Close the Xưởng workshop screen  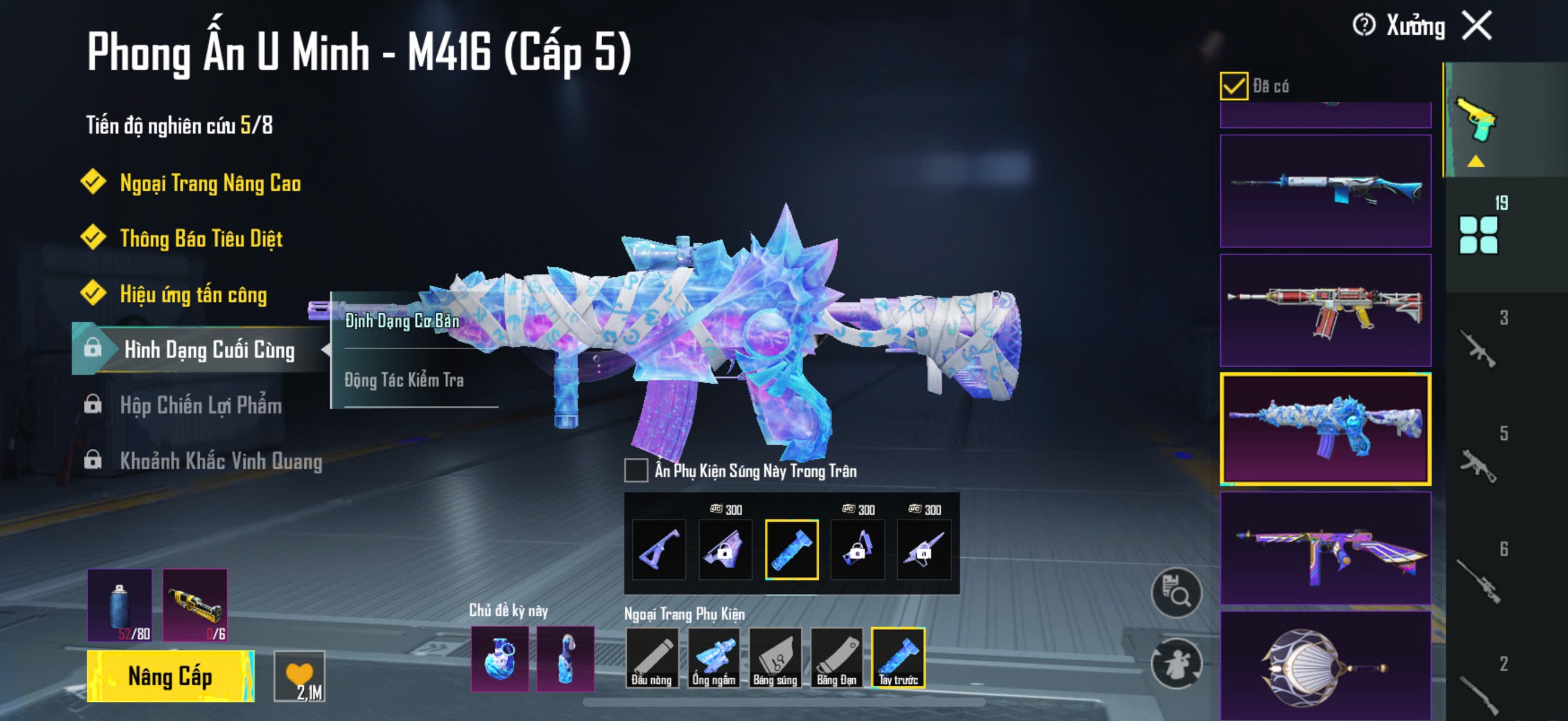click(1477, 26)
